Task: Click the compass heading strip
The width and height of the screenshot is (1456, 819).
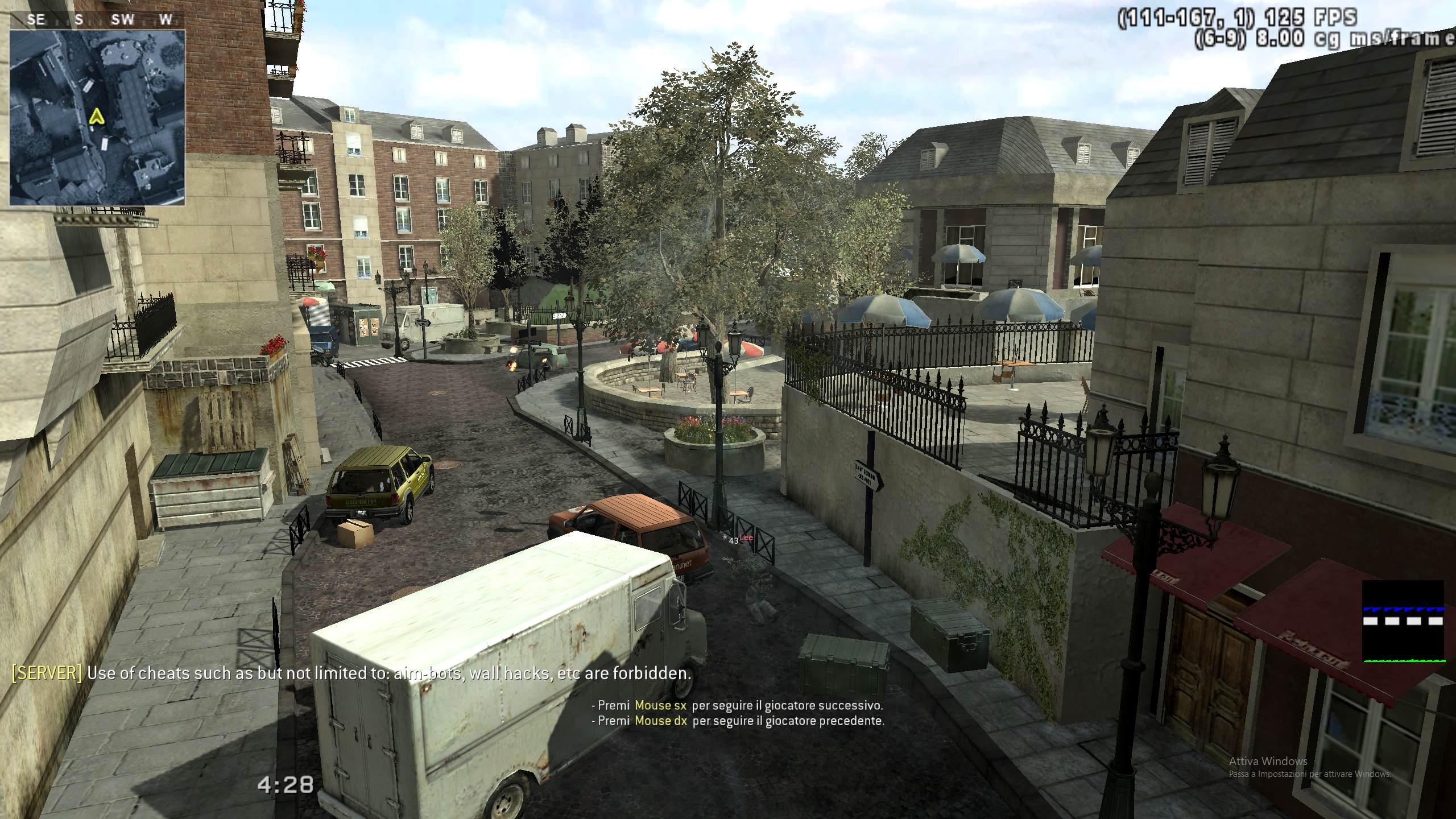Action: point(98,20)
